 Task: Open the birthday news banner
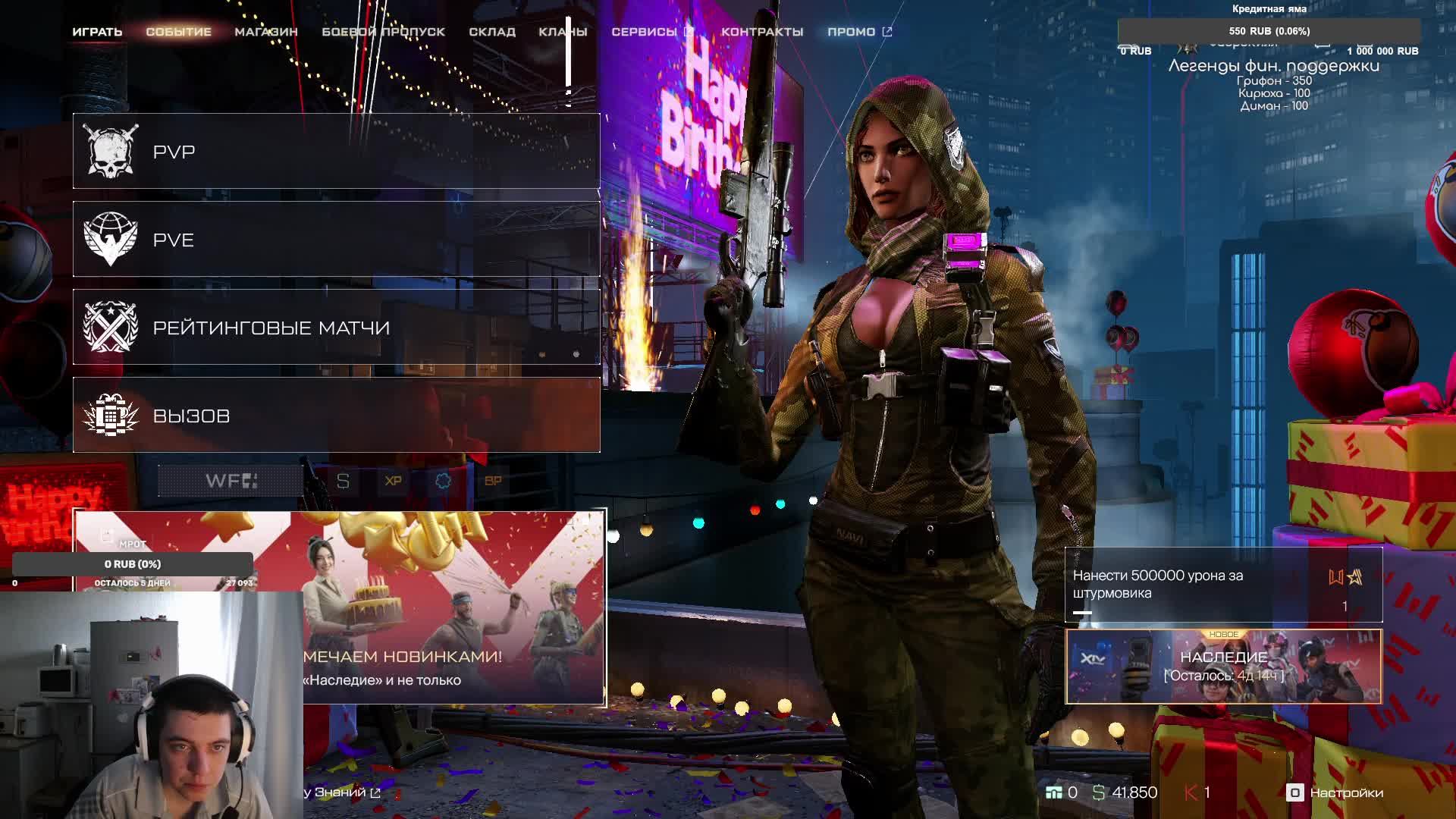[x=453, y=607]
